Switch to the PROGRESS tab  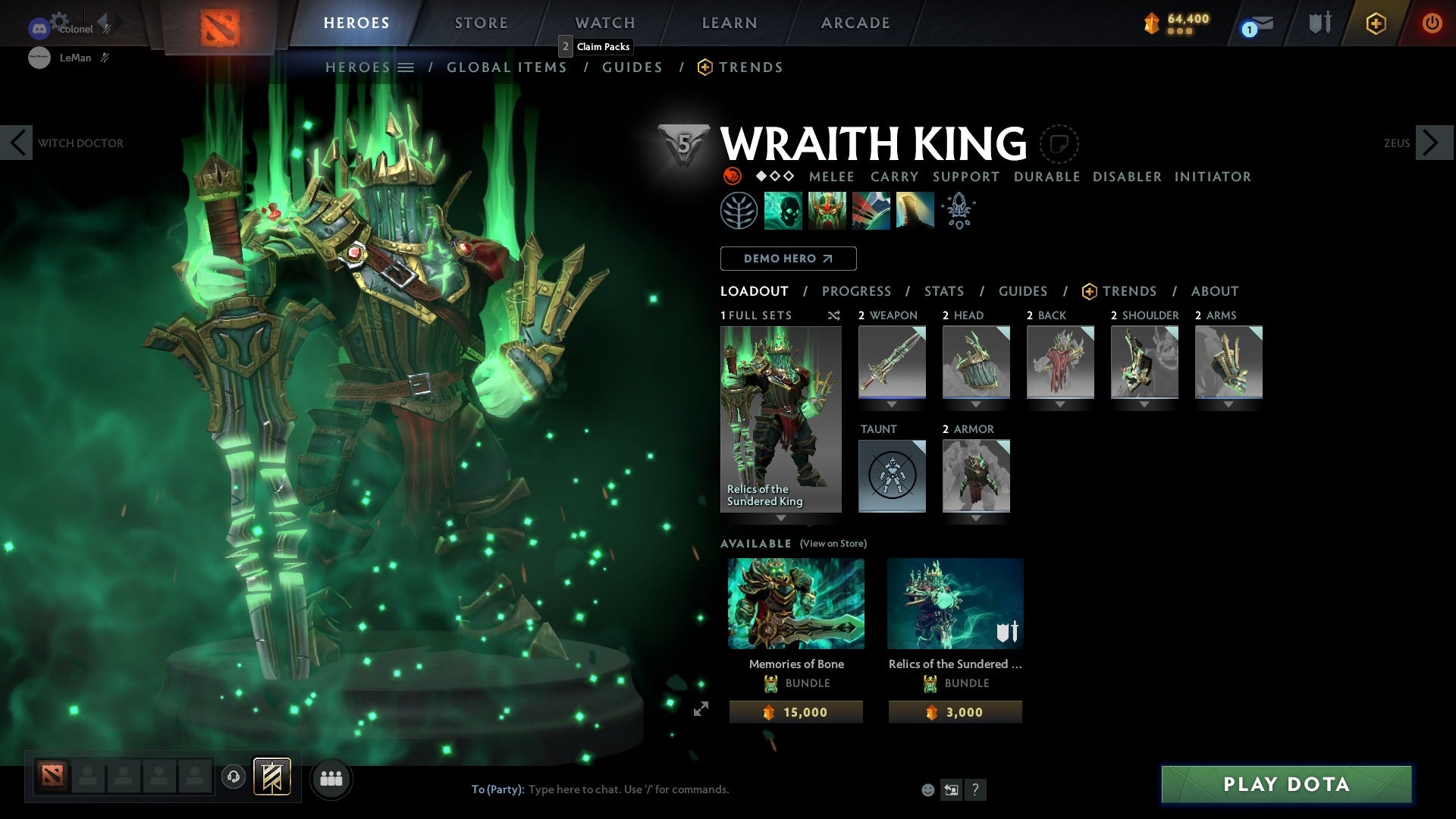[x=857, y=291]
